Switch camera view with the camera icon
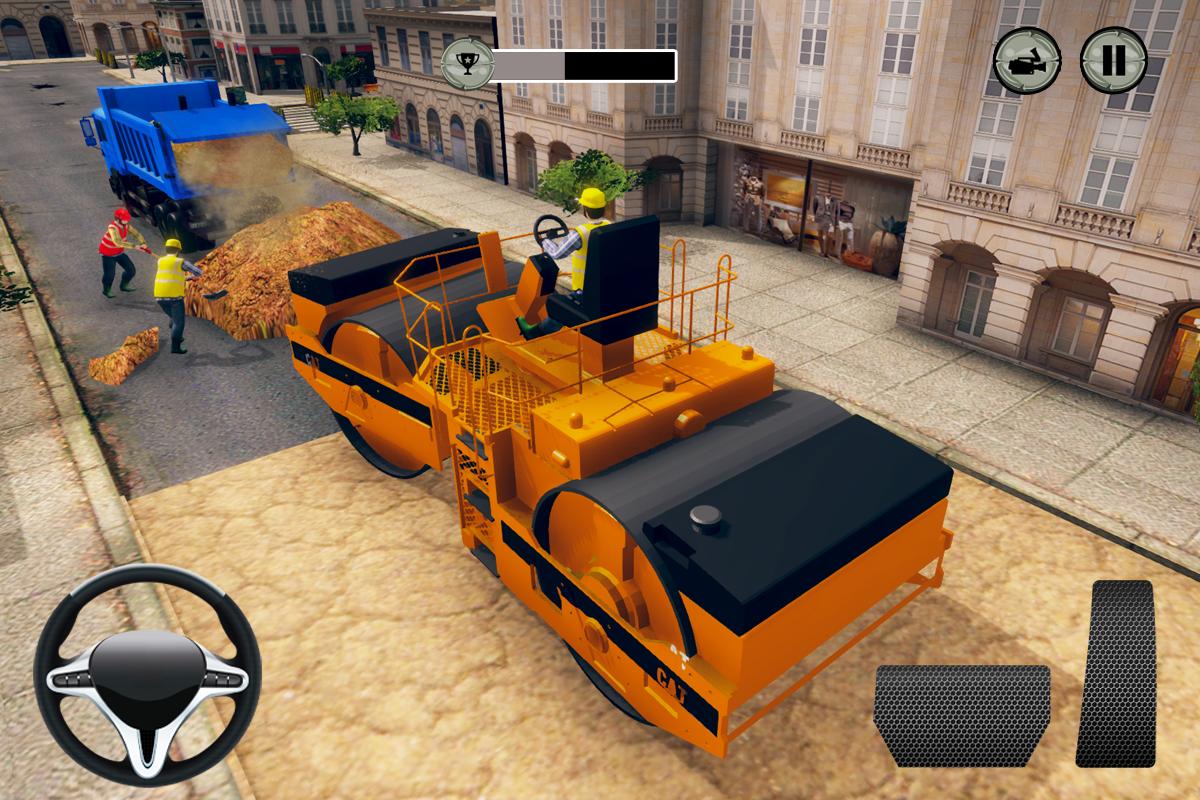Screen dimensions: 1200x800 tap(1026, 61)
